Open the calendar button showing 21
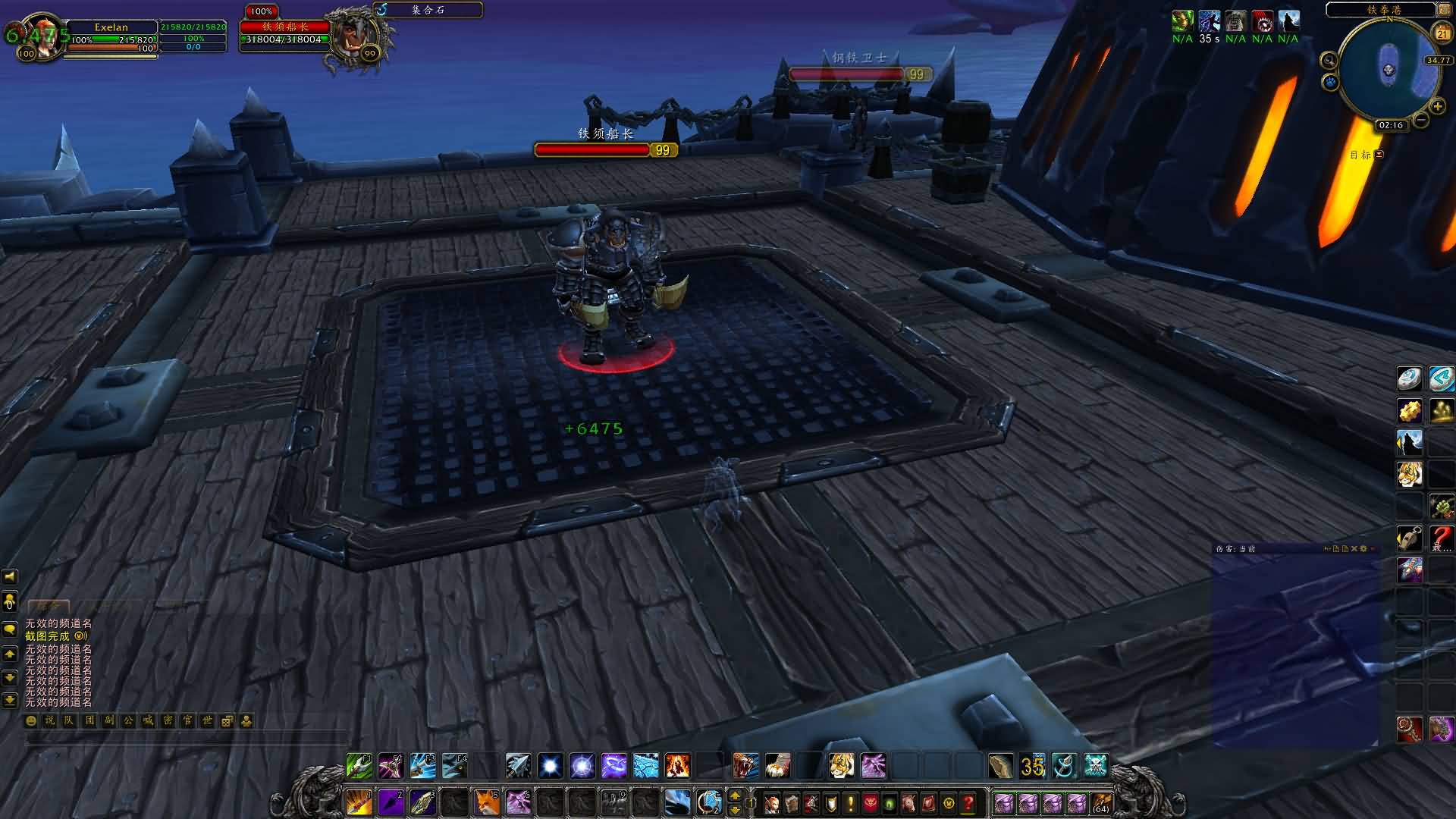 (x=1442, y=33)
